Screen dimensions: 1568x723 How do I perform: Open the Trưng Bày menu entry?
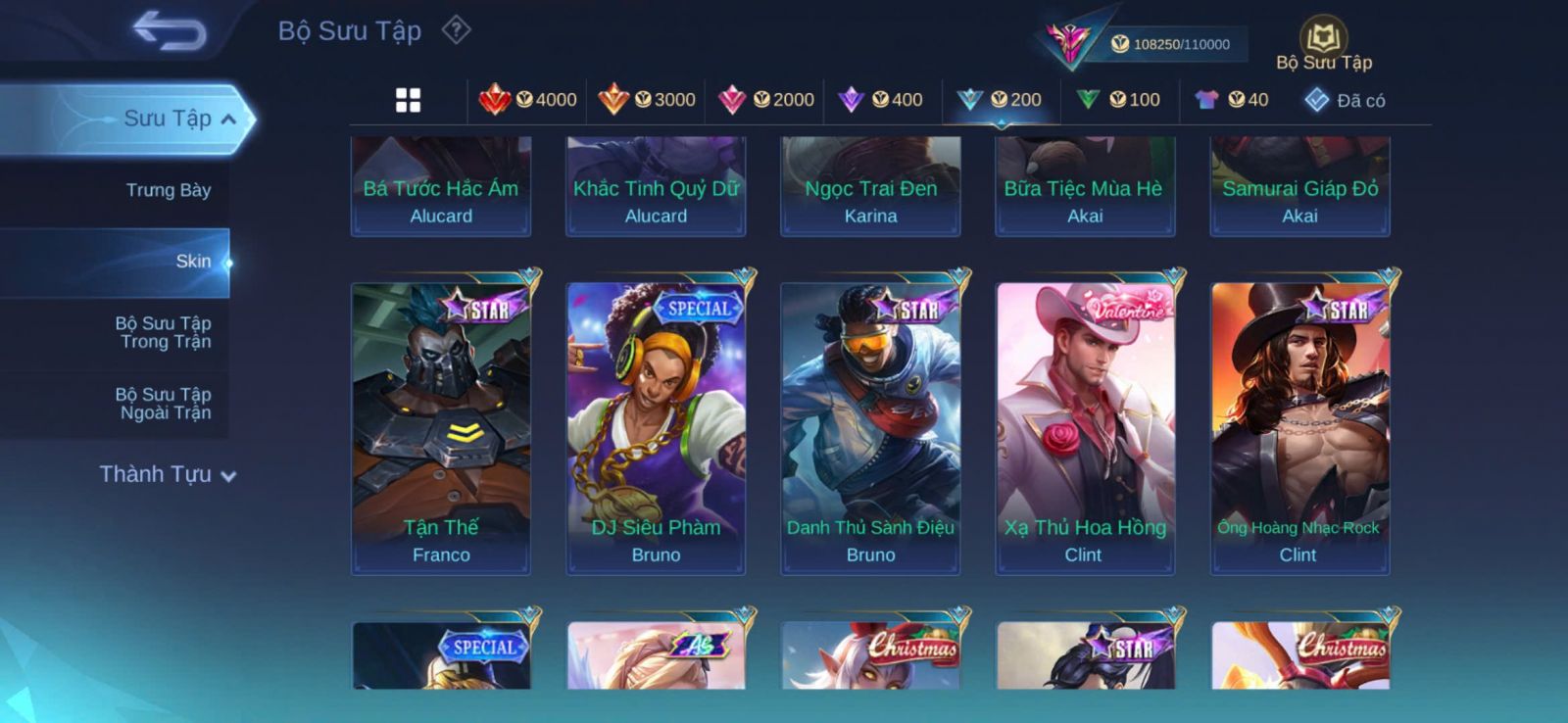[x=168, y=190]
